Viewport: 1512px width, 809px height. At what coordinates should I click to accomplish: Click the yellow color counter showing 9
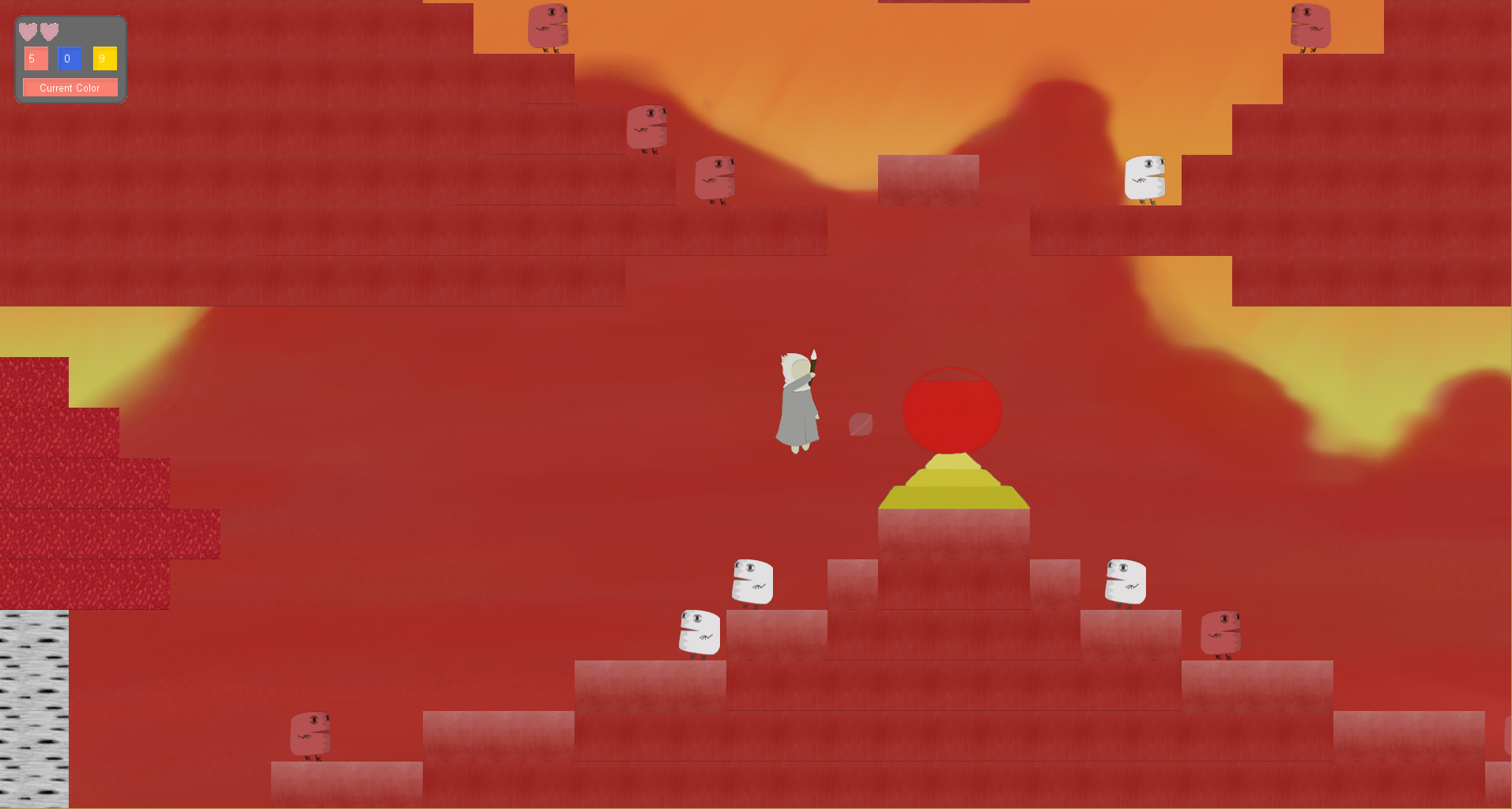pyautogui.click(x=104, y=58)
